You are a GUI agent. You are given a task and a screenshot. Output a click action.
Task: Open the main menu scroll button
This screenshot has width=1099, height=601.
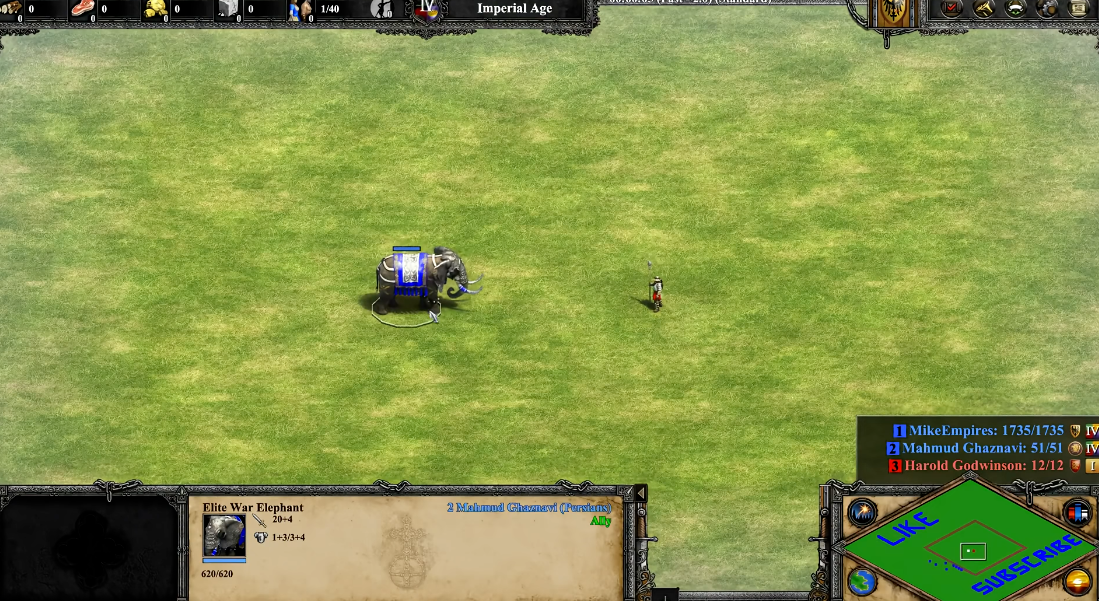point(1078,8)
